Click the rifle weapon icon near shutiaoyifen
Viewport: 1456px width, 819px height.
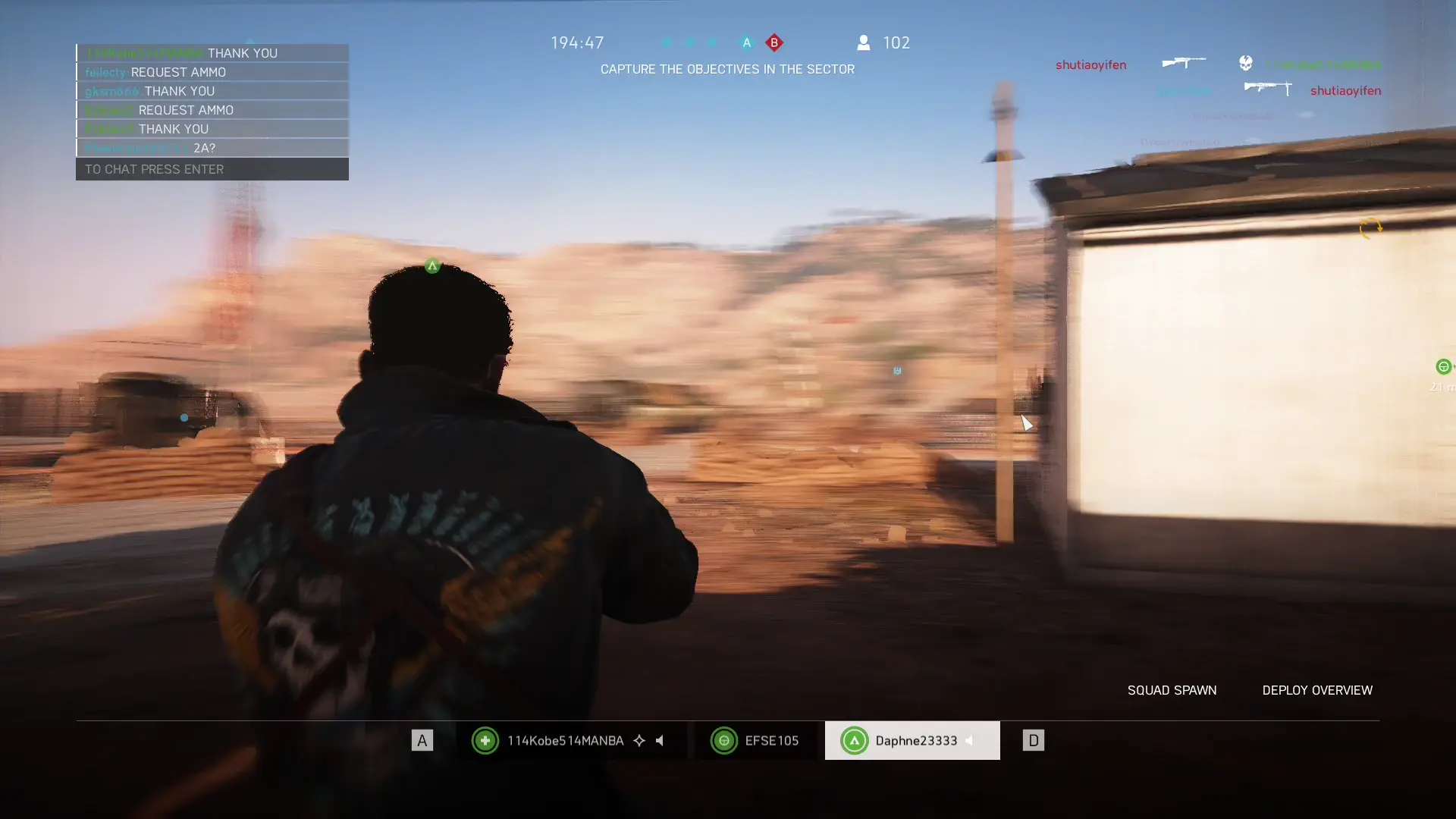pyautogui.click(x=1185, y=62)
